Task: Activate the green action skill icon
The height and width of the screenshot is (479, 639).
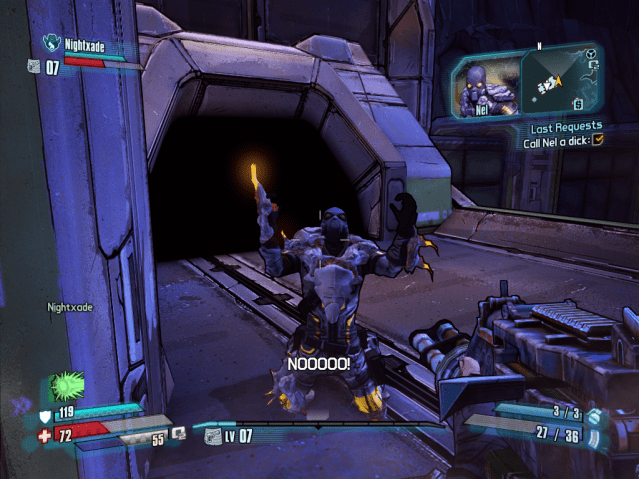Action: pyautogui.click(x=67, y=385)
